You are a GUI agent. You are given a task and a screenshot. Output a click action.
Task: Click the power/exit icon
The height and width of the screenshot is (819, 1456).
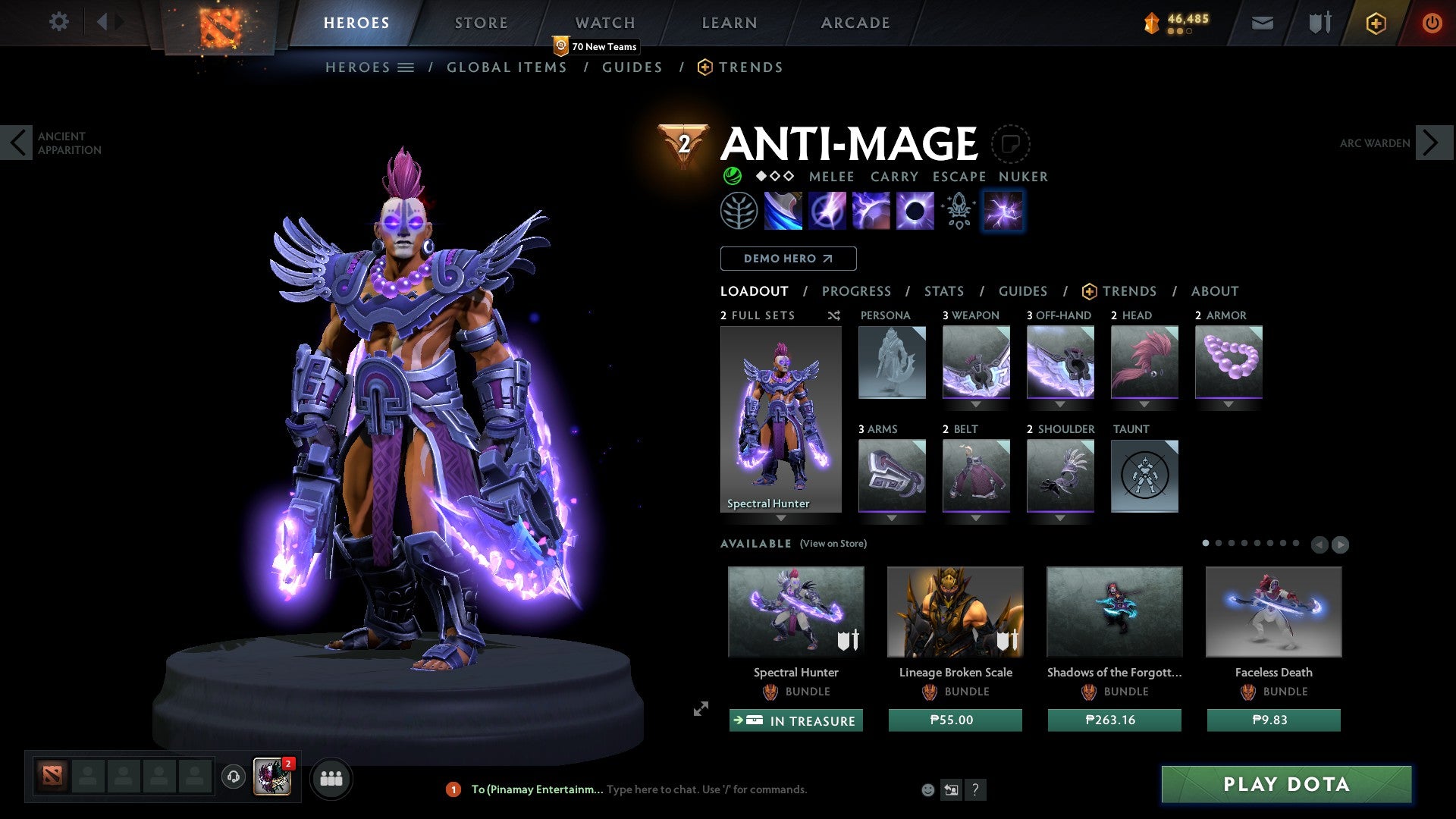point(1432,23)
